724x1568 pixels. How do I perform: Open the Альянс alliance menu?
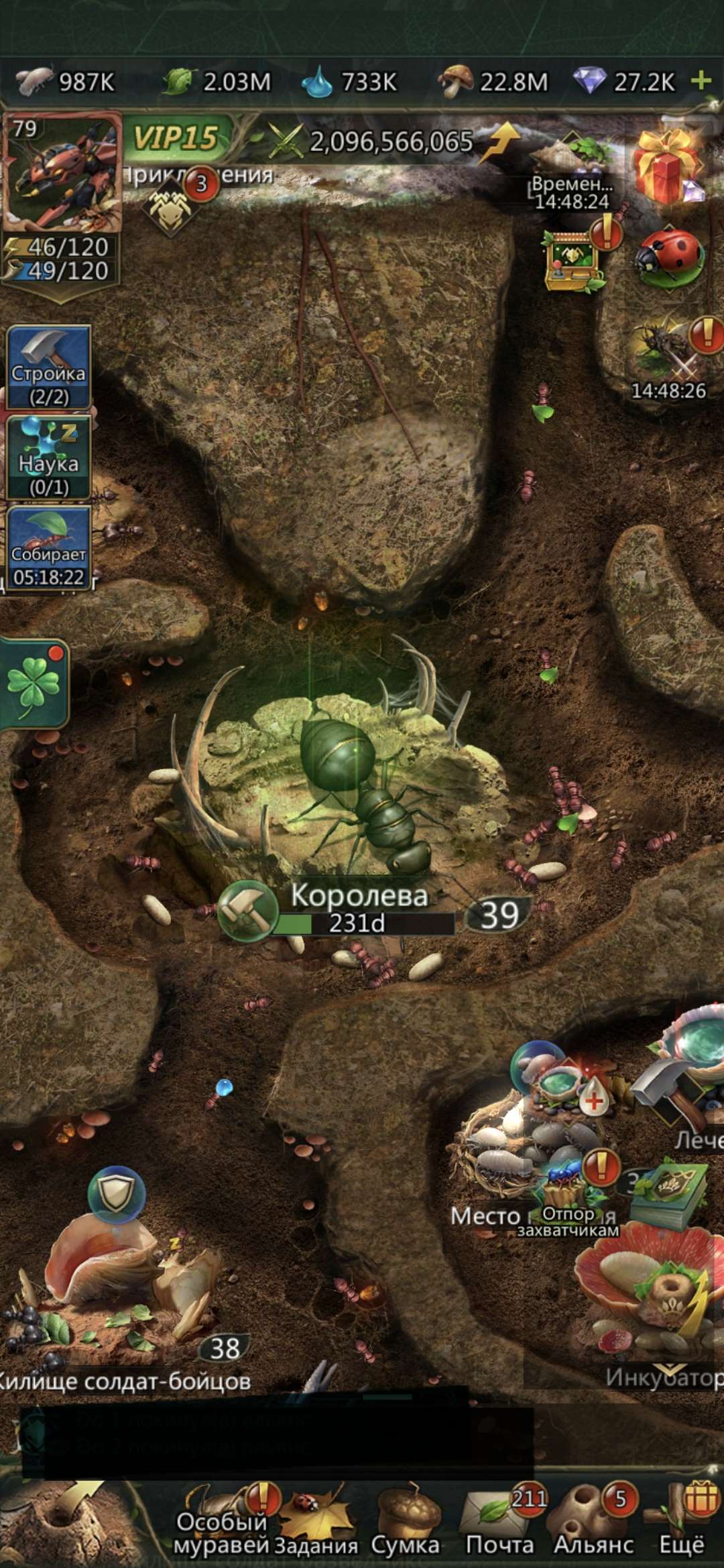[593, 1522]
